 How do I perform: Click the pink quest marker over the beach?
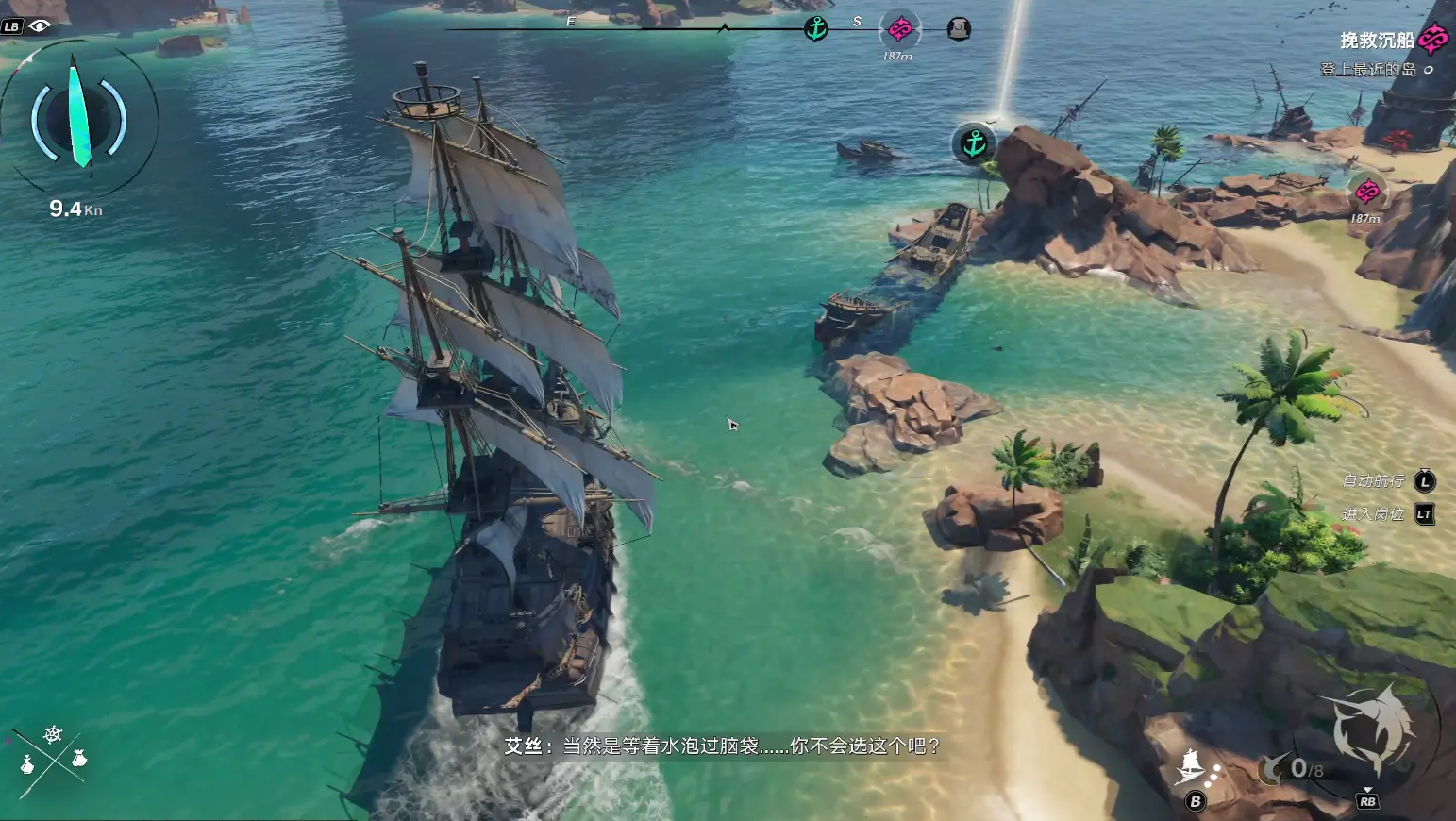[x=1366, y=193]
